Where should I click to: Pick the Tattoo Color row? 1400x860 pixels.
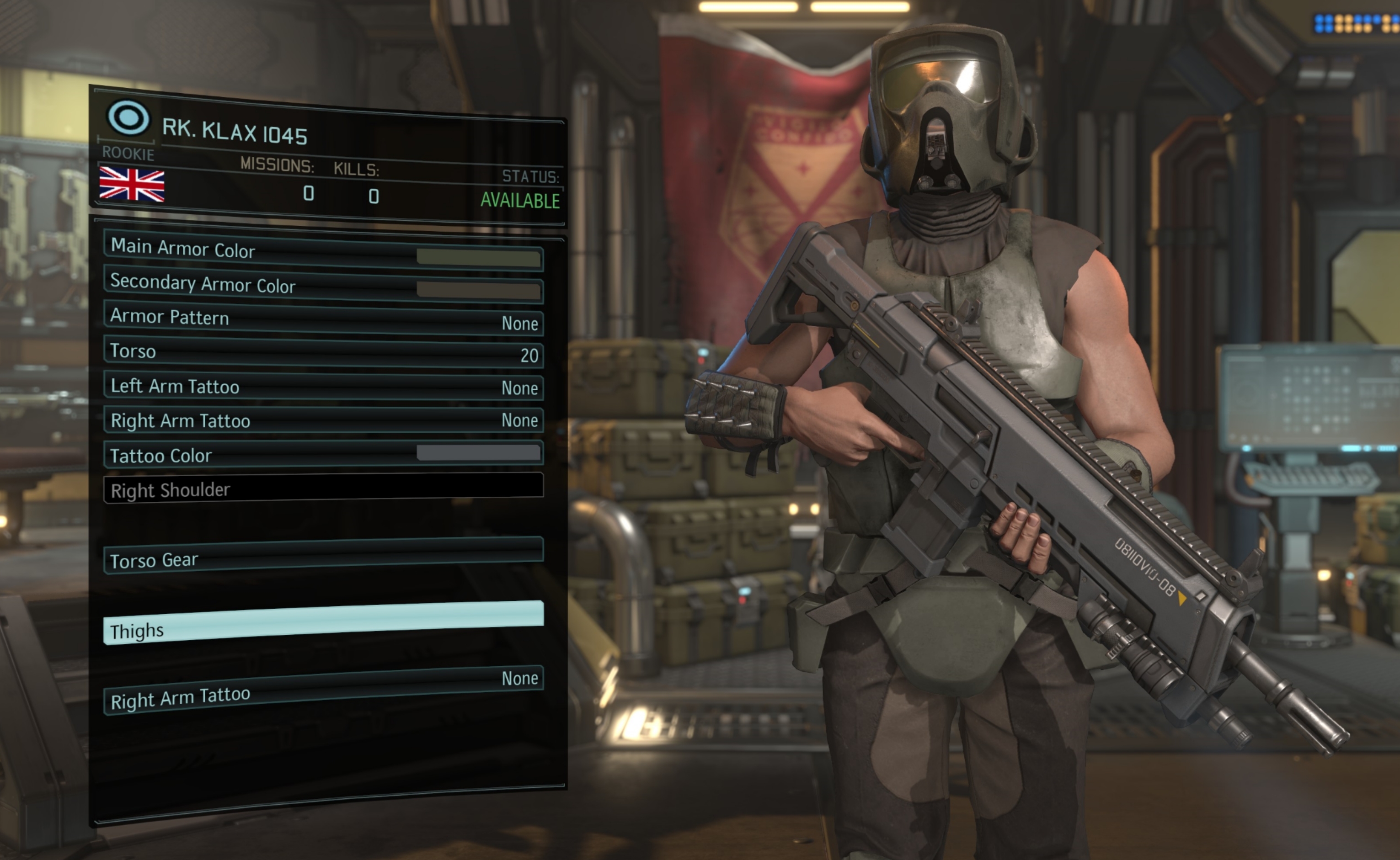[323, 455]
